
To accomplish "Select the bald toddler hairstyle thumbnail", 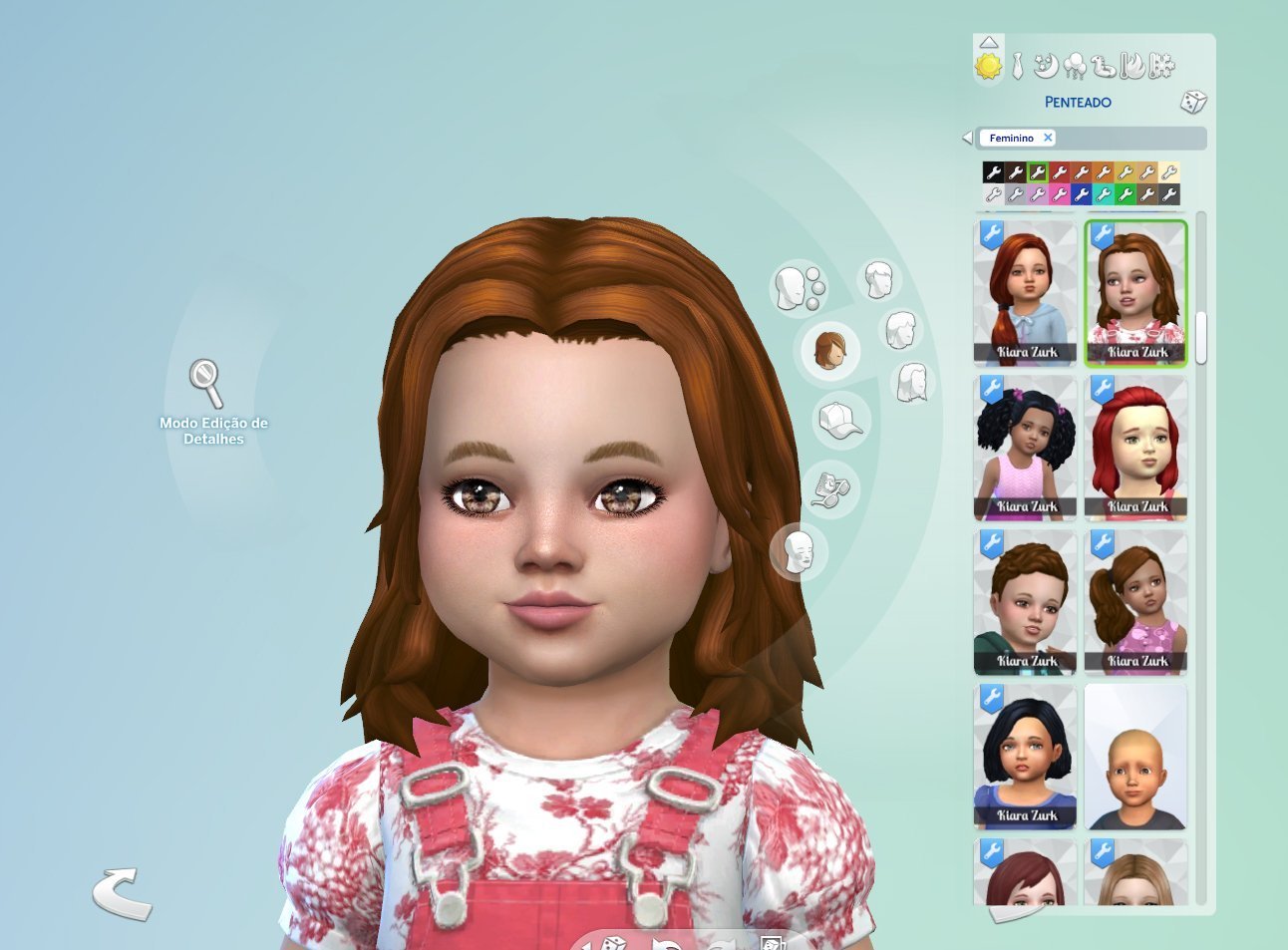I will 1135,757.
